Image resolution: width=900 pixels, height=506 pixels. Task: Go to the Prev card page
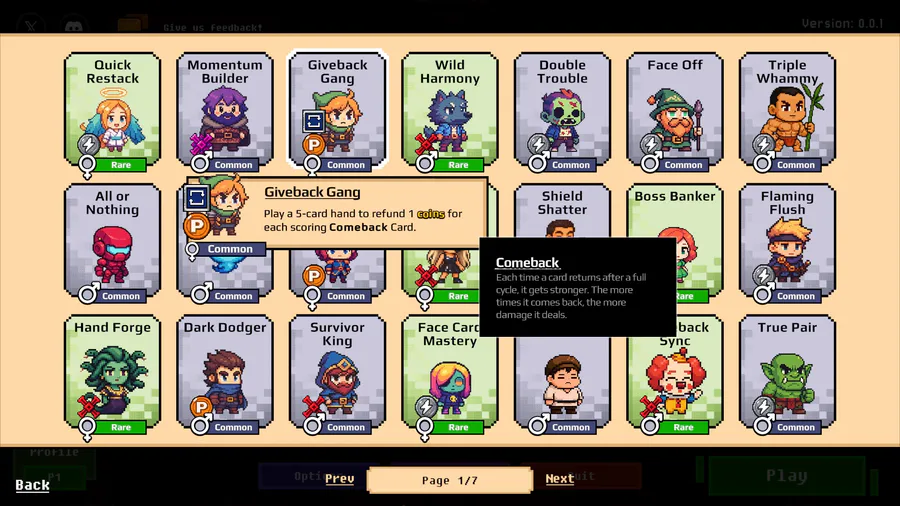340,479
